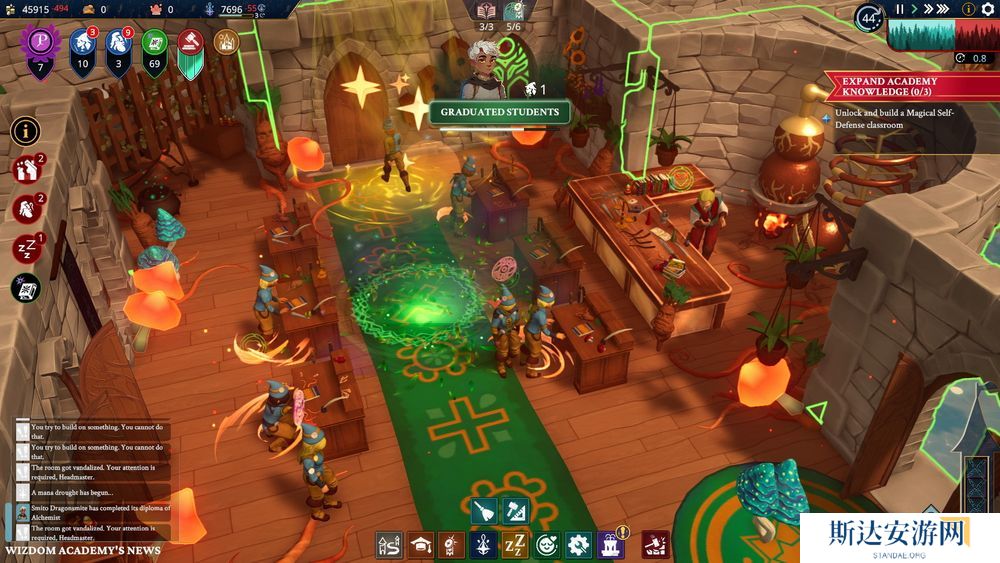Open the ZZZ sleep category

[515, 545]
